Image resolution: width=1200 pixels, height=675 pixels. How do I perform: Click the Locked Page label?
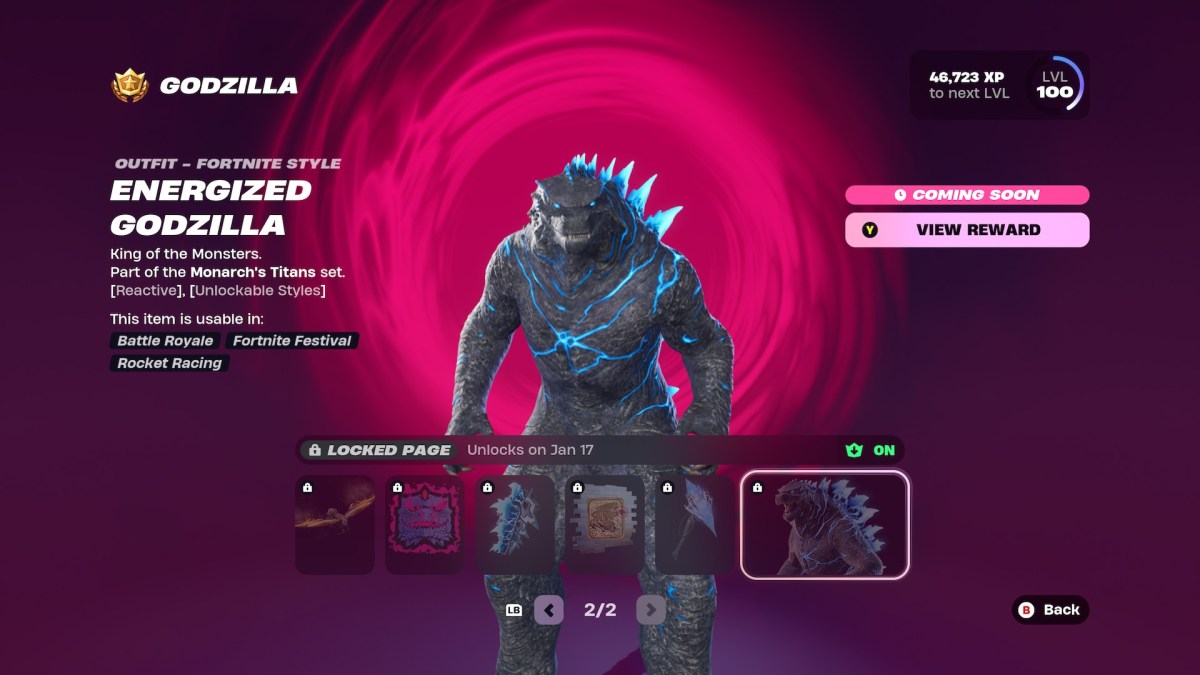click(380, 450)
